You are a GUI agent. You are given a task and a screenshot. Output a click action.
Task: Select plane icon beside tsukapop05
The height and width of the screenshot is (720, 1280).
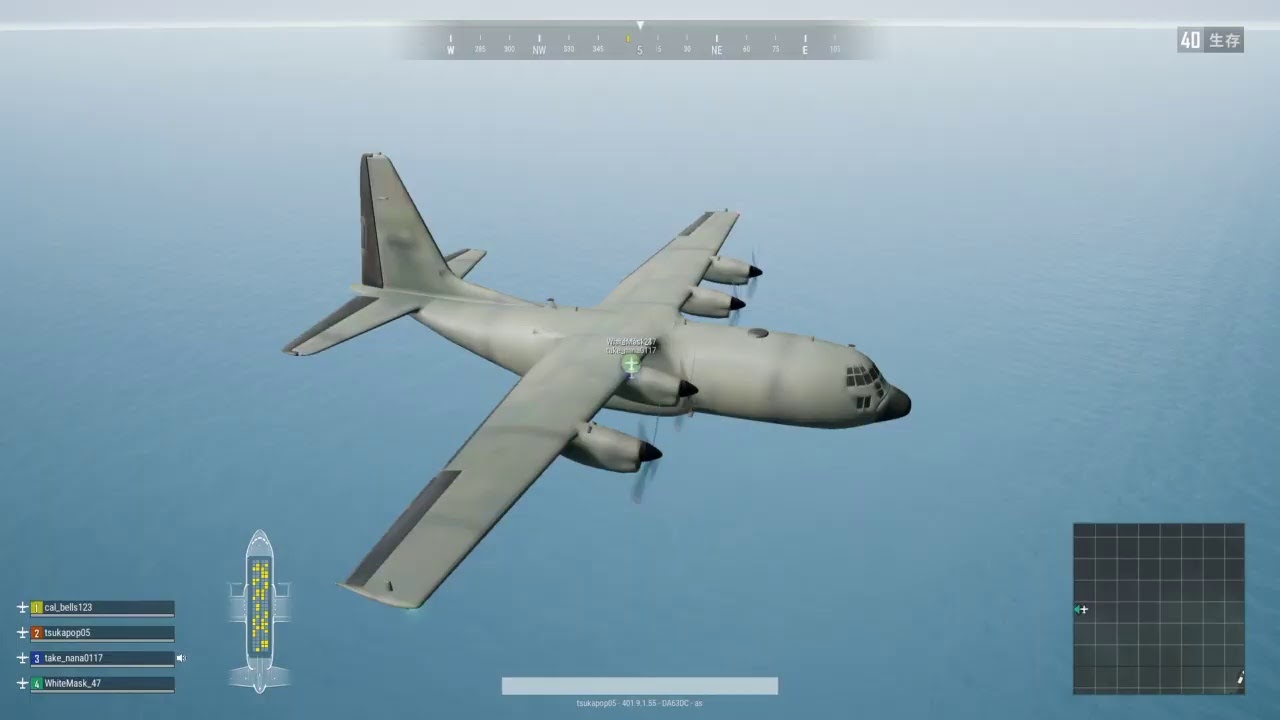21,632
